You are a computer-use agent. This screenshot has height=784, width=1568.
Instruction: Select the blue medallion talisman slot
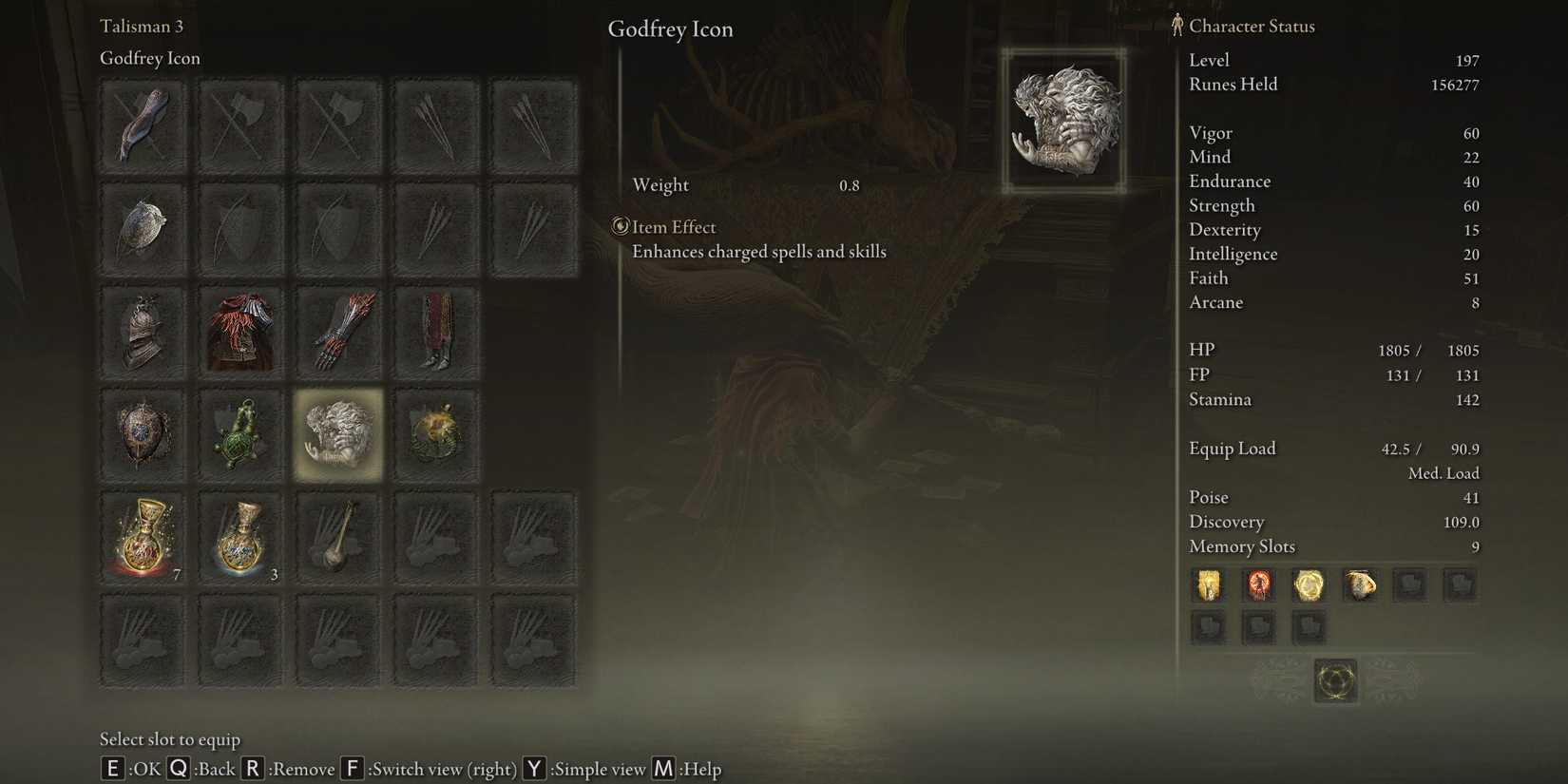142,434
